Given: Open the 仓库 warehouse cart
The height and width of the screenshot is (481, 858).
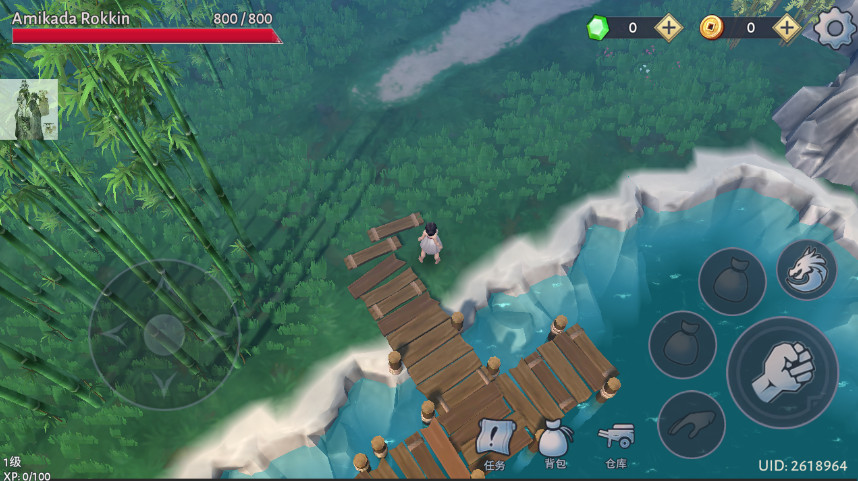Looking at the screenshot, I should (x=615, y=440).
